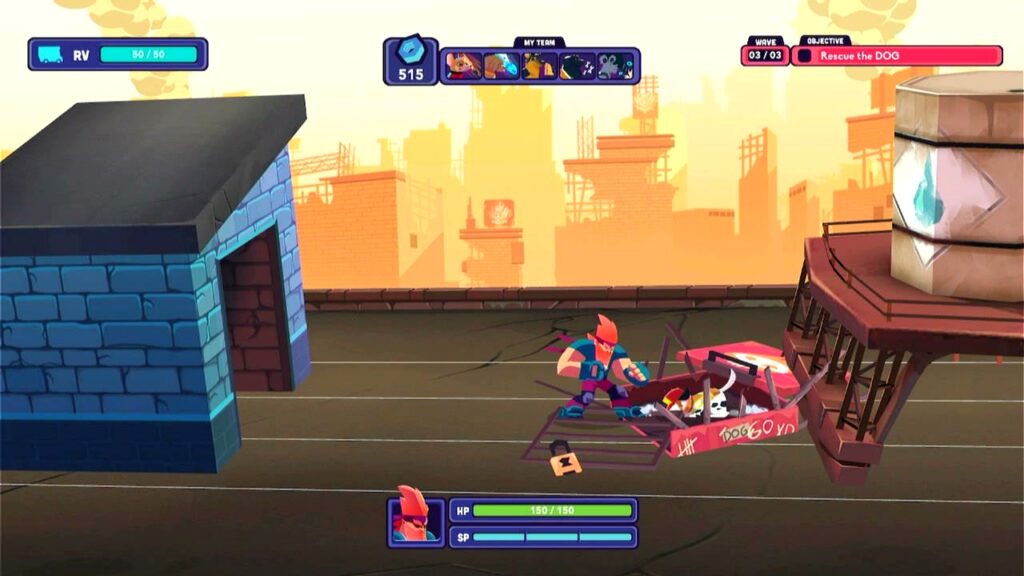Choose the team member with the blue fist
Screen dimensions: 1024x576
(501, 66)
